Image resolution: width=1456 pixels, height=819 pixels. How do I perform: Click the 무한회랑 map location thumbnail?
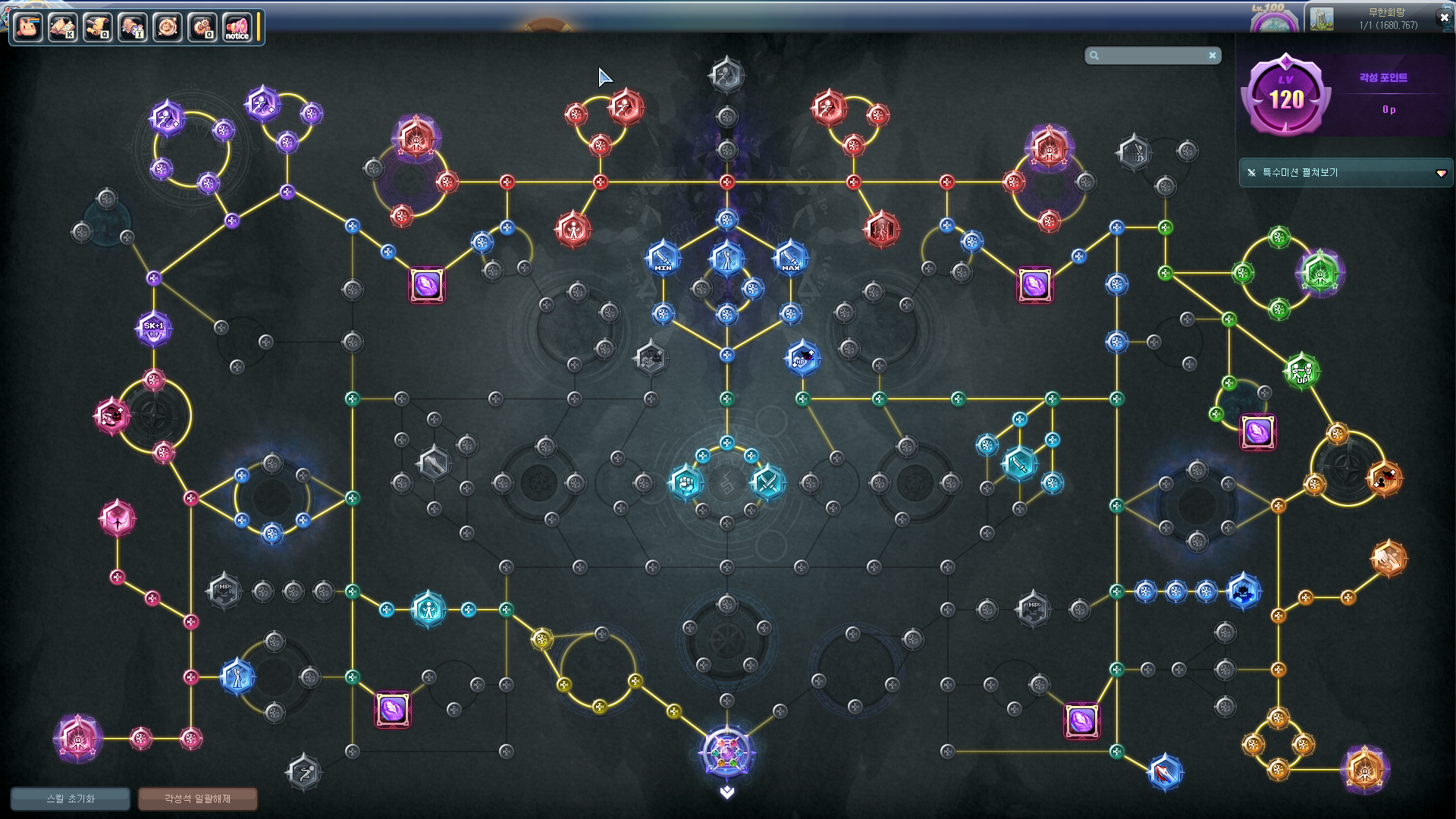tap(1322, 19)
